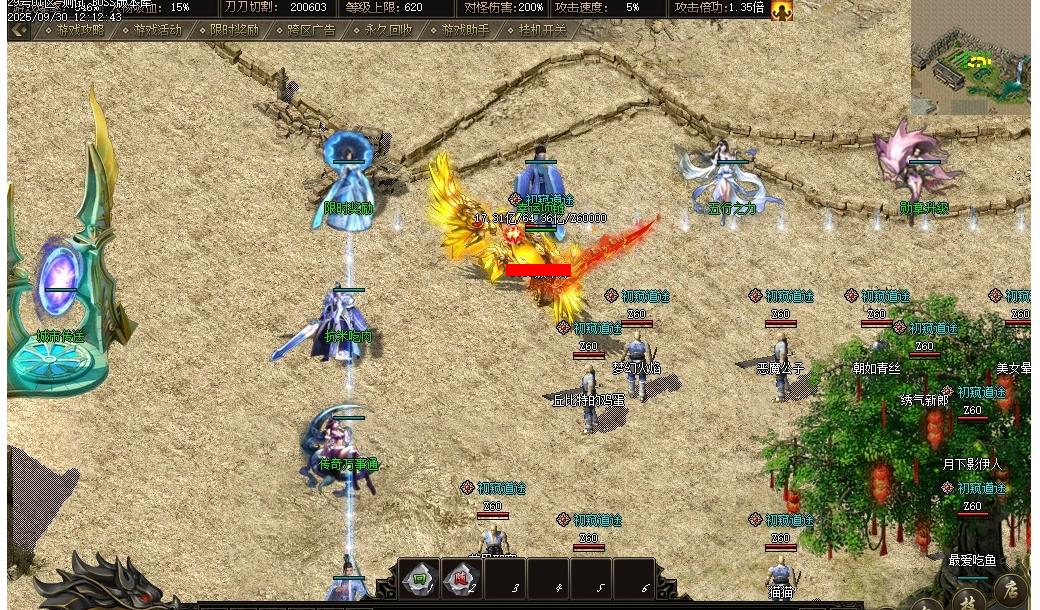This screenshot has width=1040, height=610.
Task: Click the golden figure icon beside attack multiplier
Action: [781, 10]
